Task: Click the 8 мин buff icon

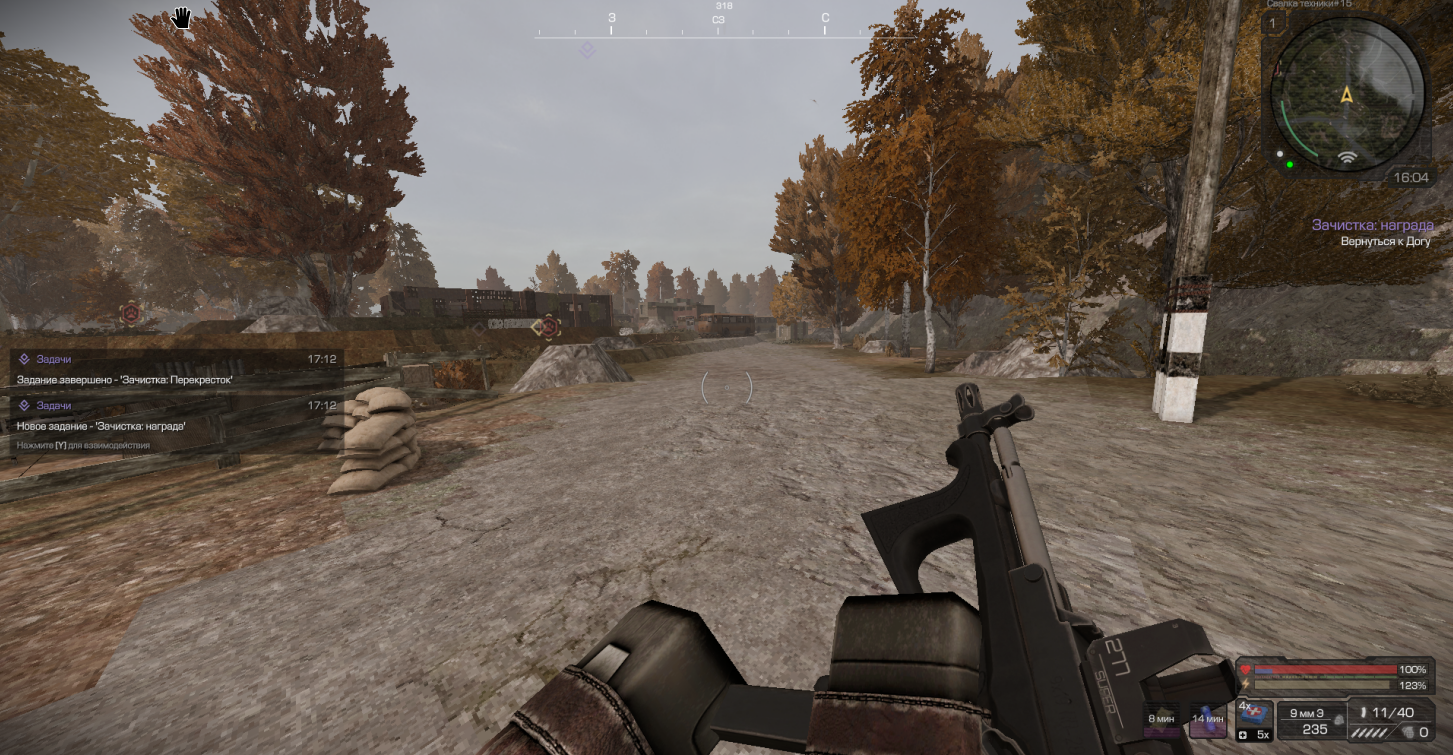Action: pyautogui.click(x=1161, y=720)
